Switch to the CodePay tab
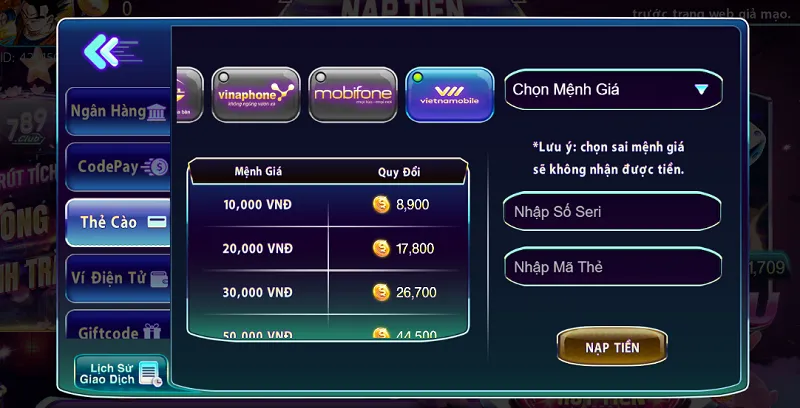 coord(117,167)
